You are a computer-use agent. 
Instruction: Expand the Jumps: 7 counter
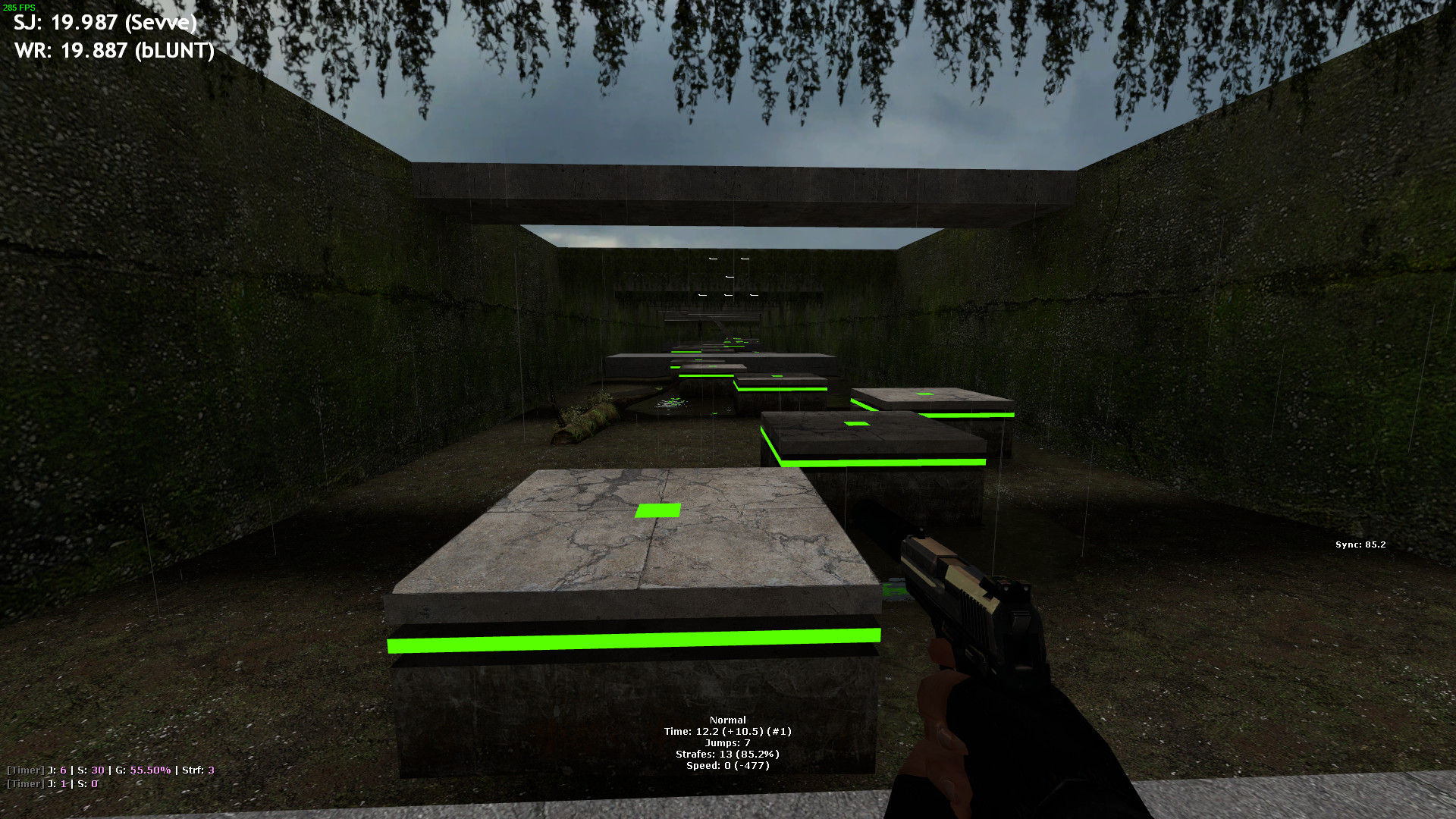727,743
